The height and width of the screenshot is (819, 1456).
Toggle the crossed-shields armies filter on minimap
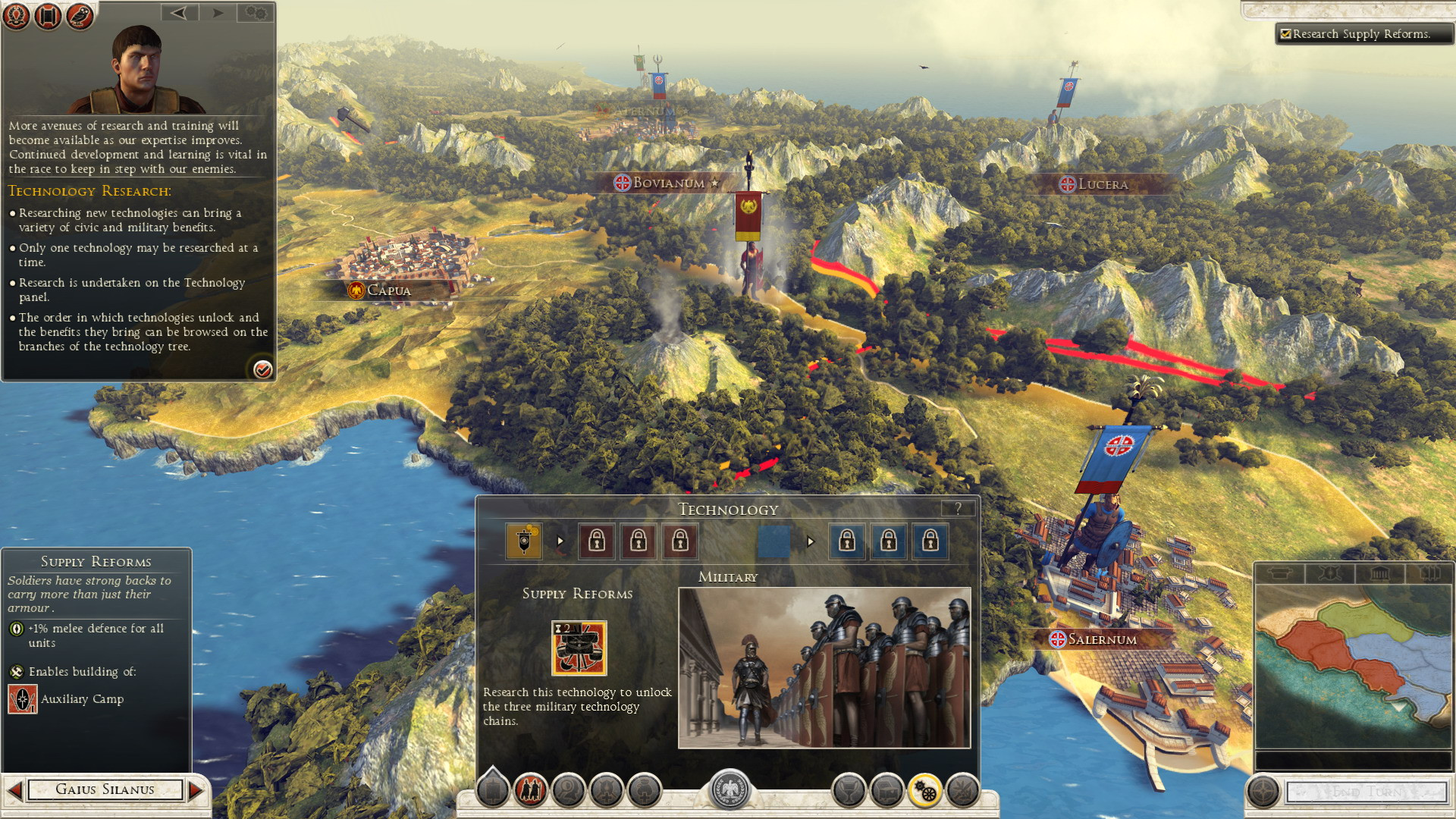pyautogui.click(x=1329, y=574)
